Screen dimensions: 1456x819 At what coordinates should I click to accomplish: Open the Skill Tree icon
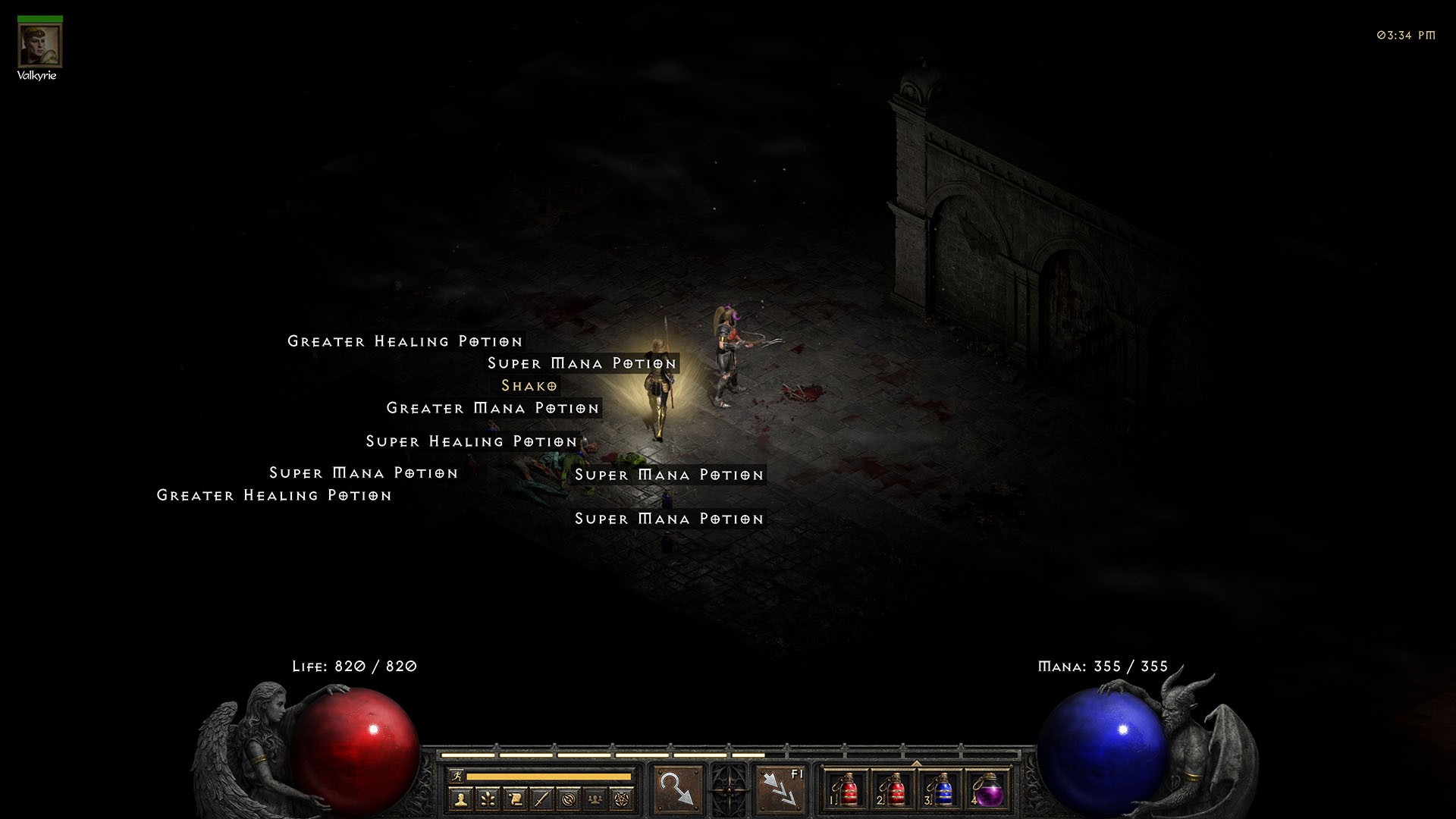(488, 799)
